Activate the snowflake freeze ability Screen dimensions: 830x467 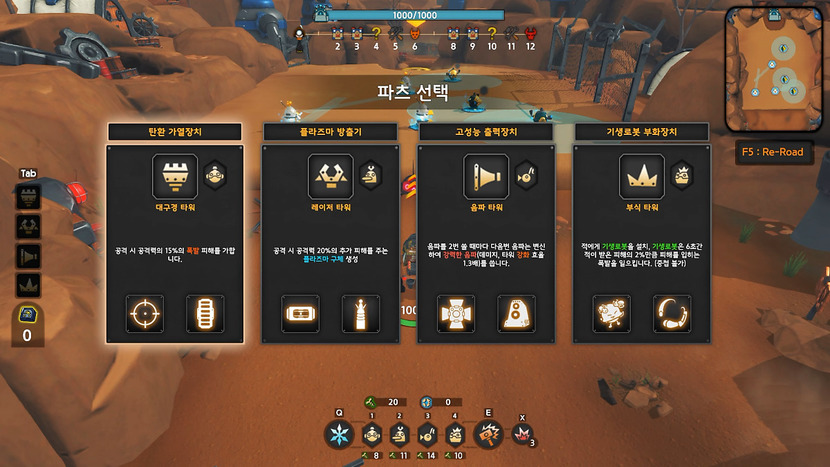(x=339, y=435)
